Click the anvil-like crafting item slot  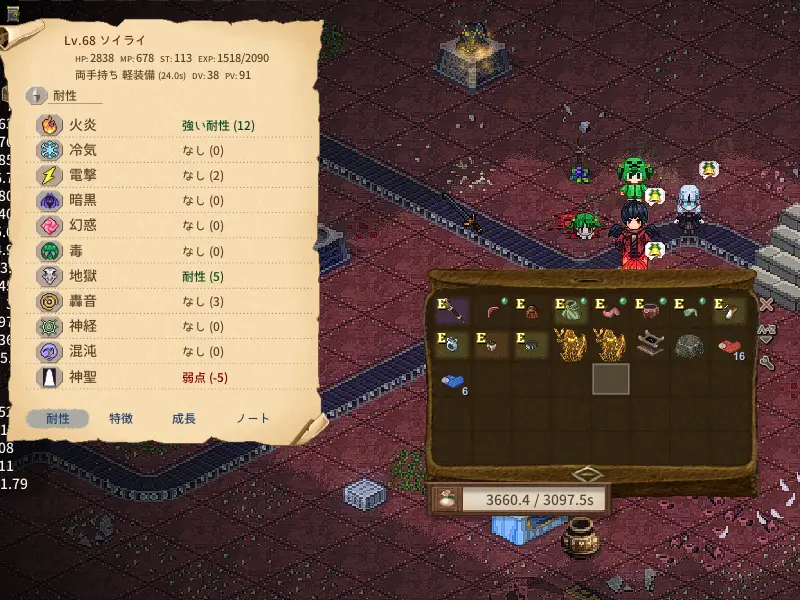click(x=650, y=344)
